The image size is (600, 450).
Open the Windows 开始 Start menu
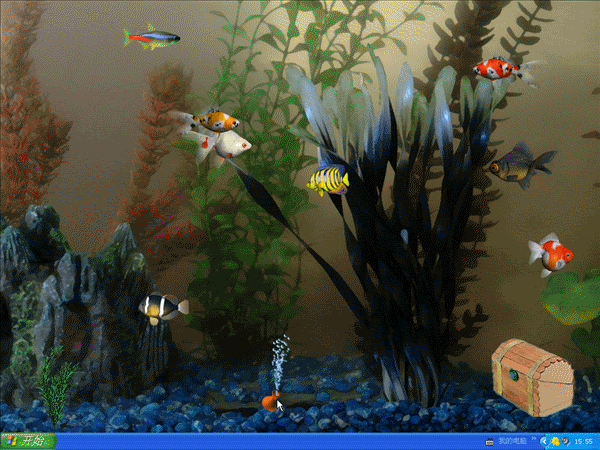pos(28,441)
